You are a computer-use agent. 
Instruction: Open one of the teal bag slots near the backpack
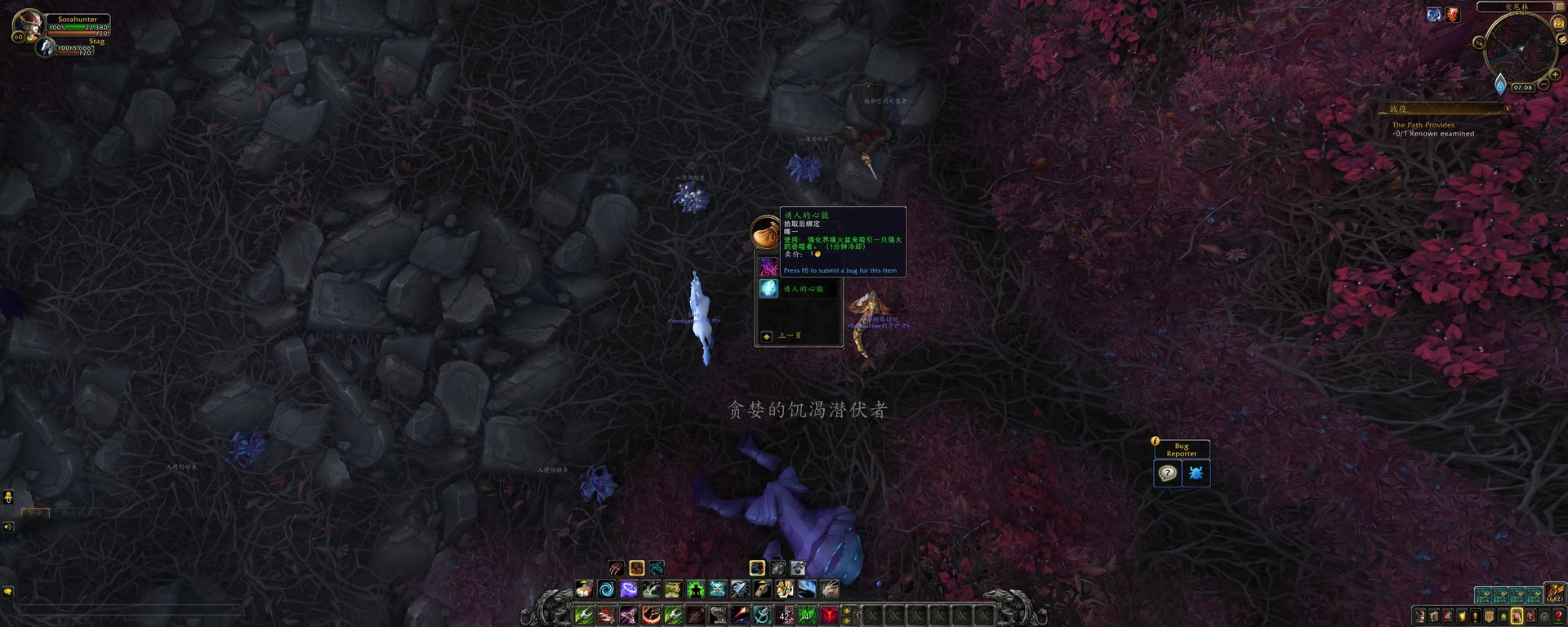point(1484,594)
